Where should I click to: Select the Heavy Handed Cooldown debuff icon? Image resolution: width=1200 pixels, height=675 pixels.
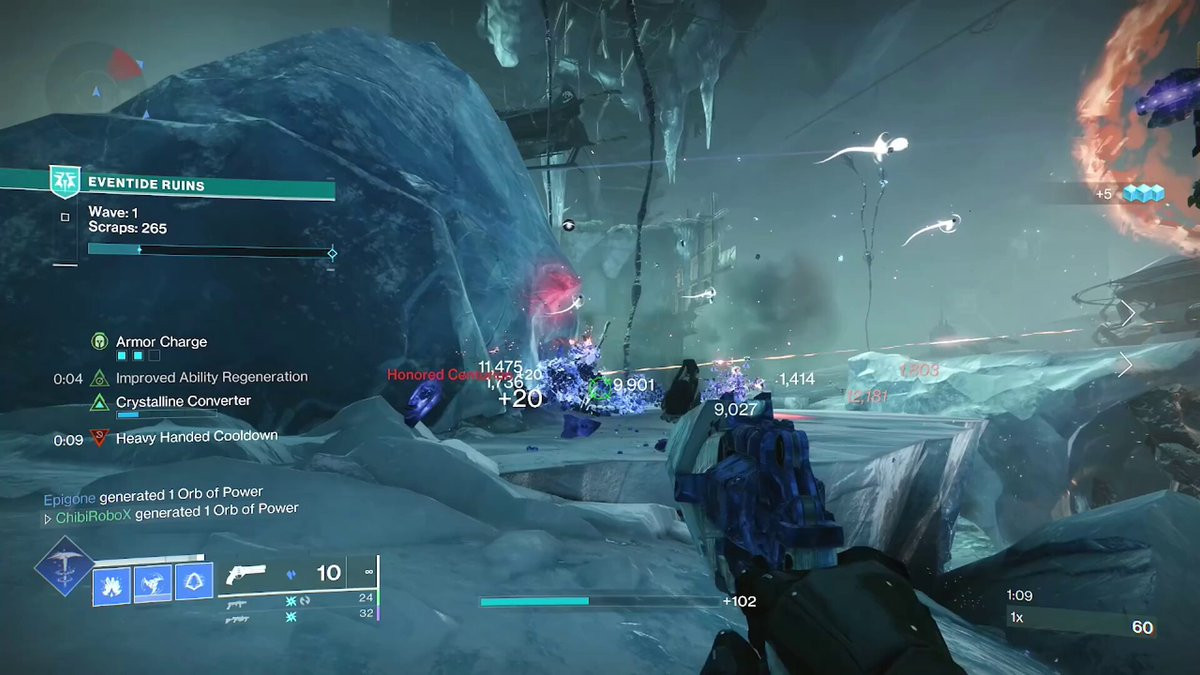click(x=99, y=437)
